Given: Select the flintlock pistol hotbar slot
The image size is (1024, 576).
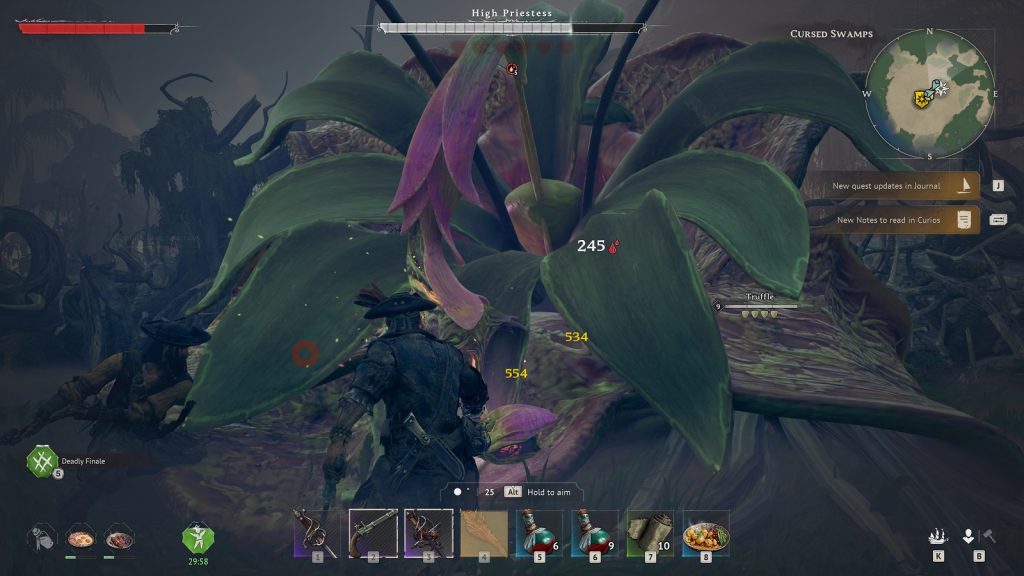Looking at the screenshot, I should 373,532.
